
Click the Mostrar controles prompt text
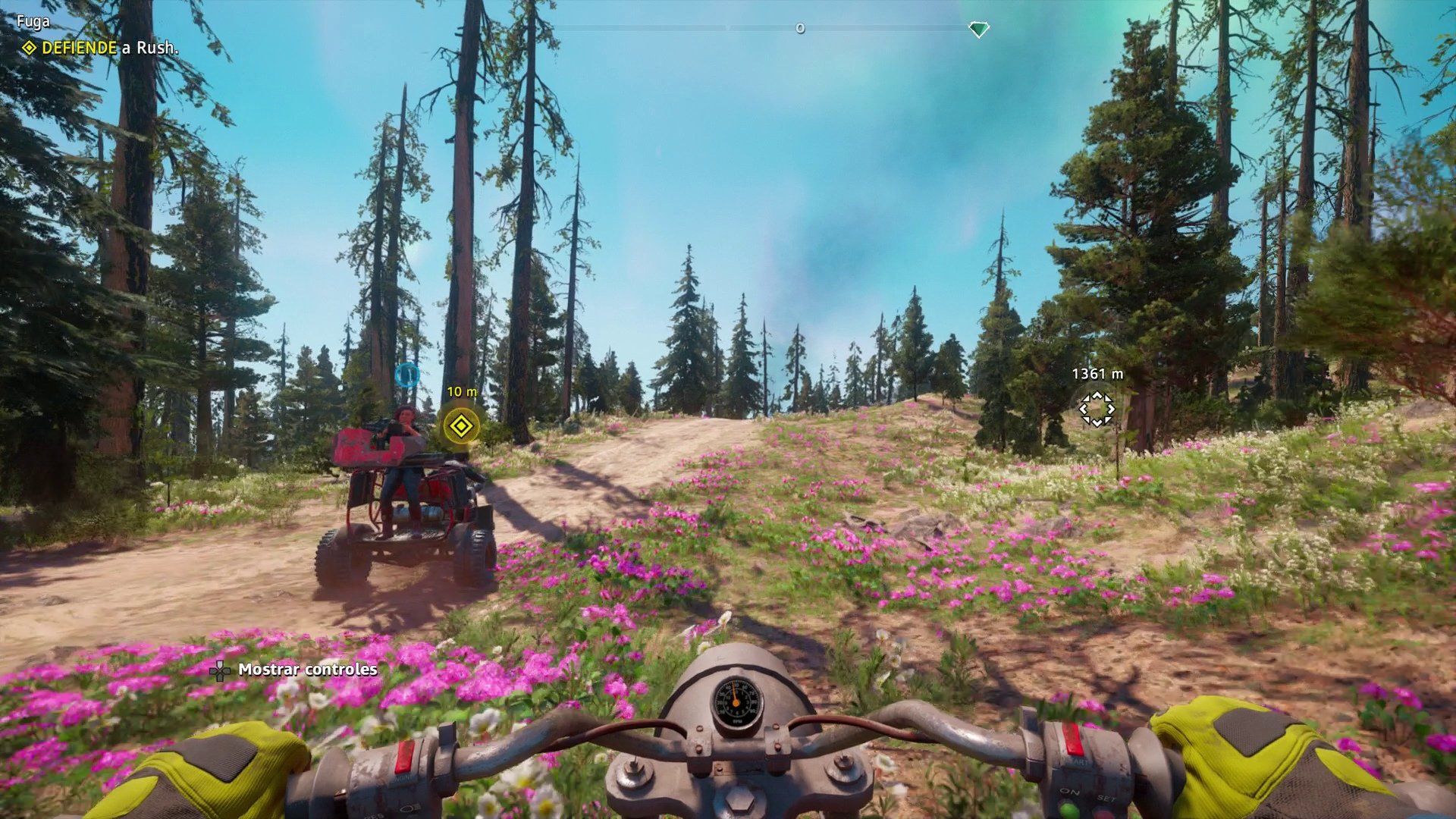coord(307,670)
